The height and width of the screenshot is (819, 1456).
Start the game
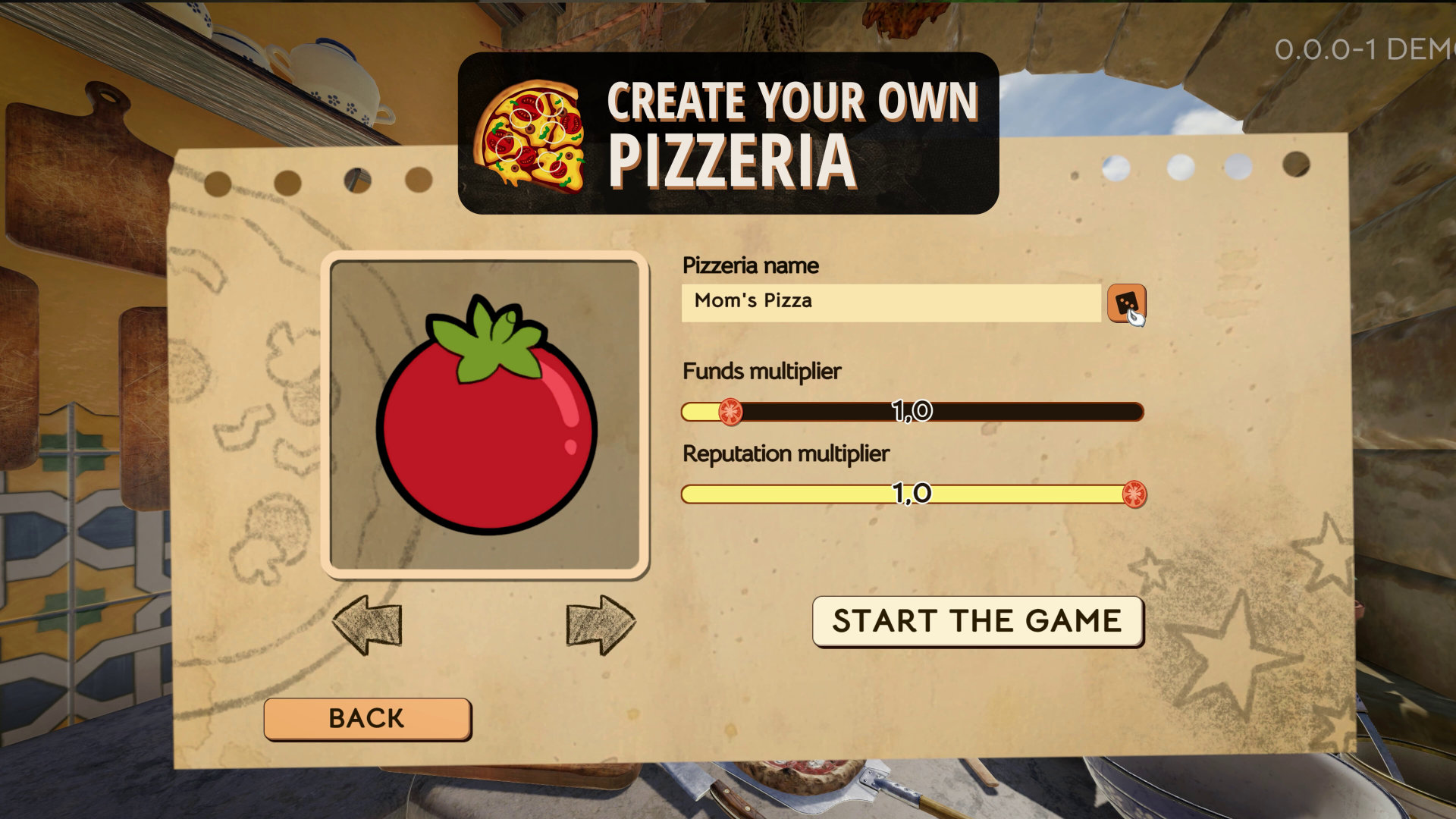977,621
